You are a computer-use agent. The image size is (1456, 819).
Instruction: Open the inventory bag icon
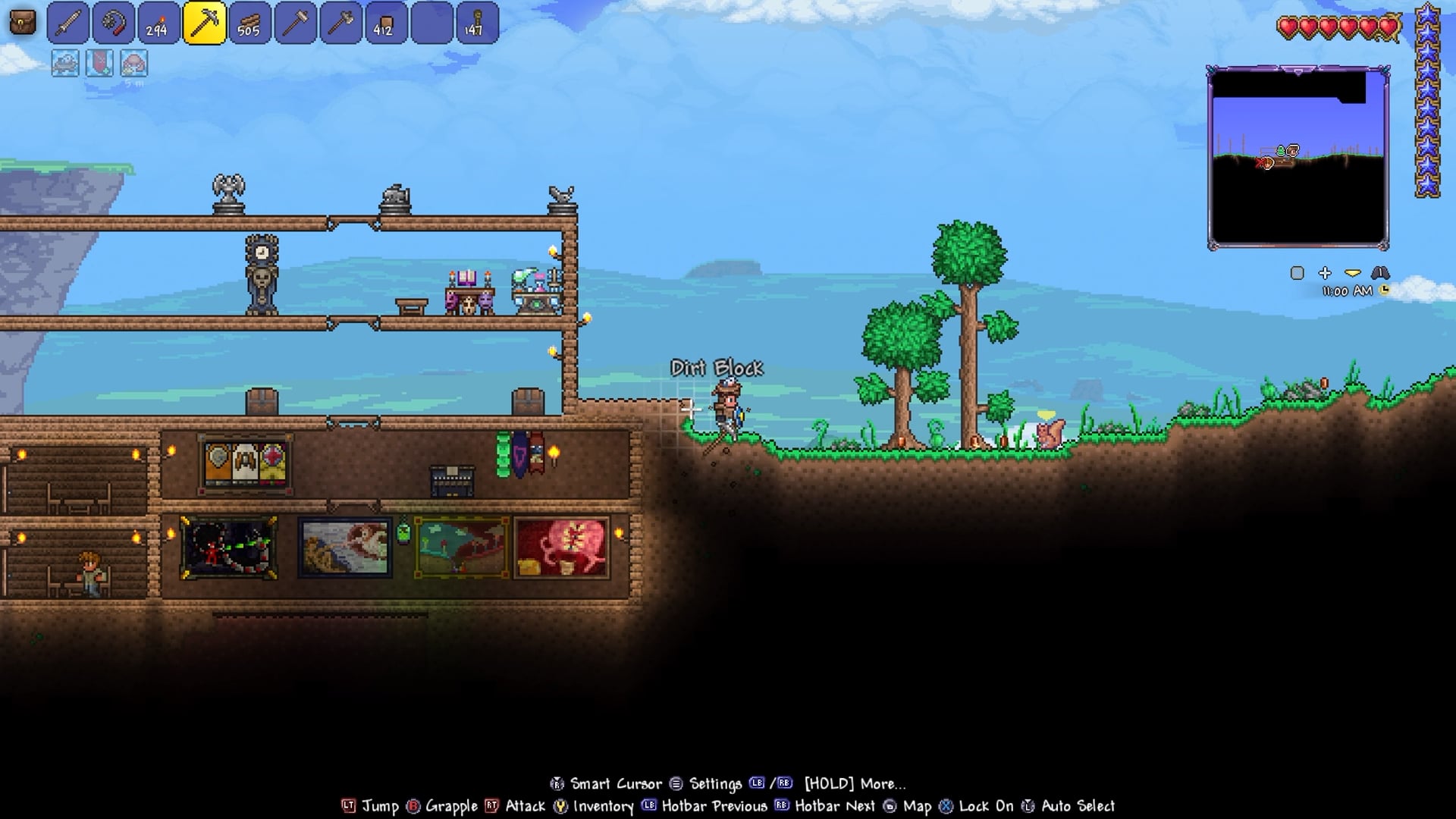tap(23, 23)
